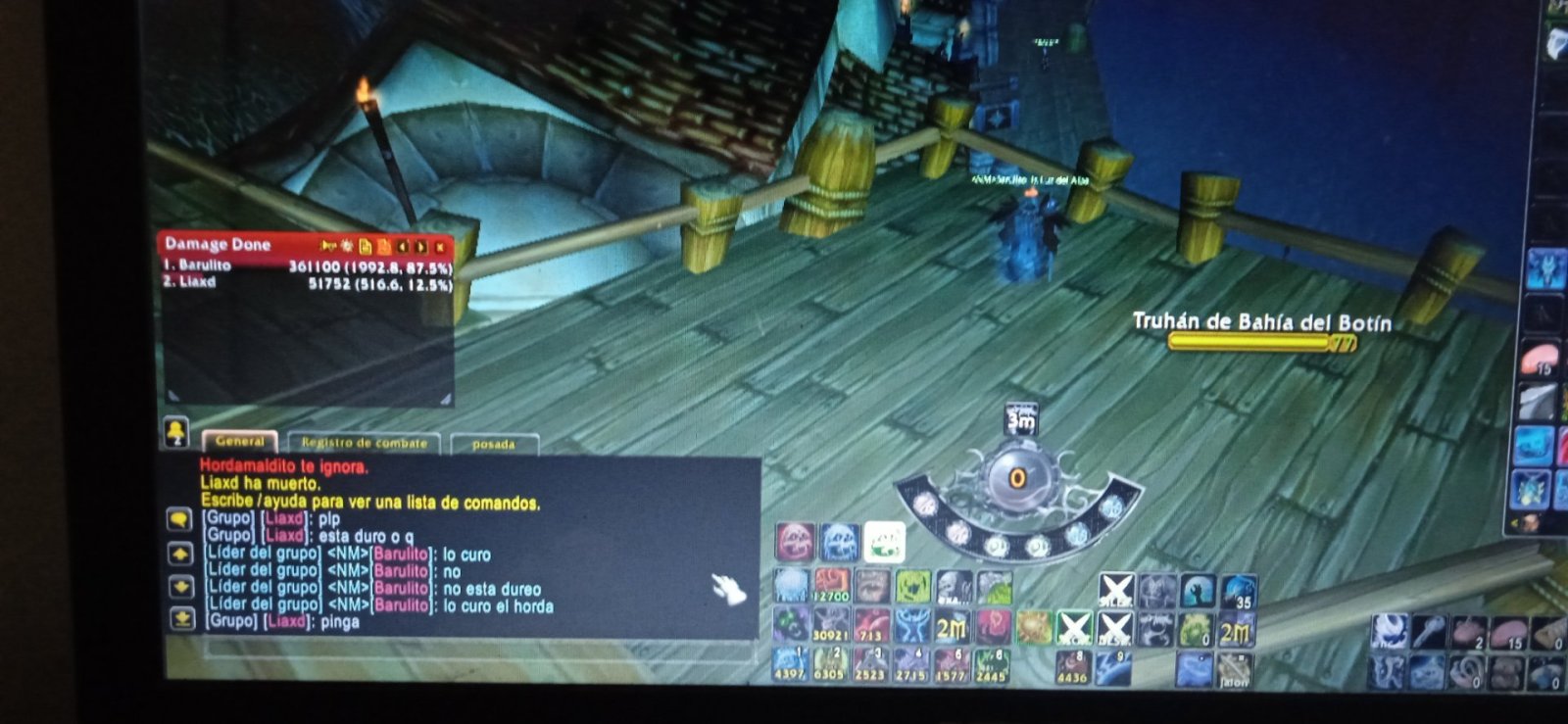Select Liaxd's row in the damage meter

click(306, 283)
